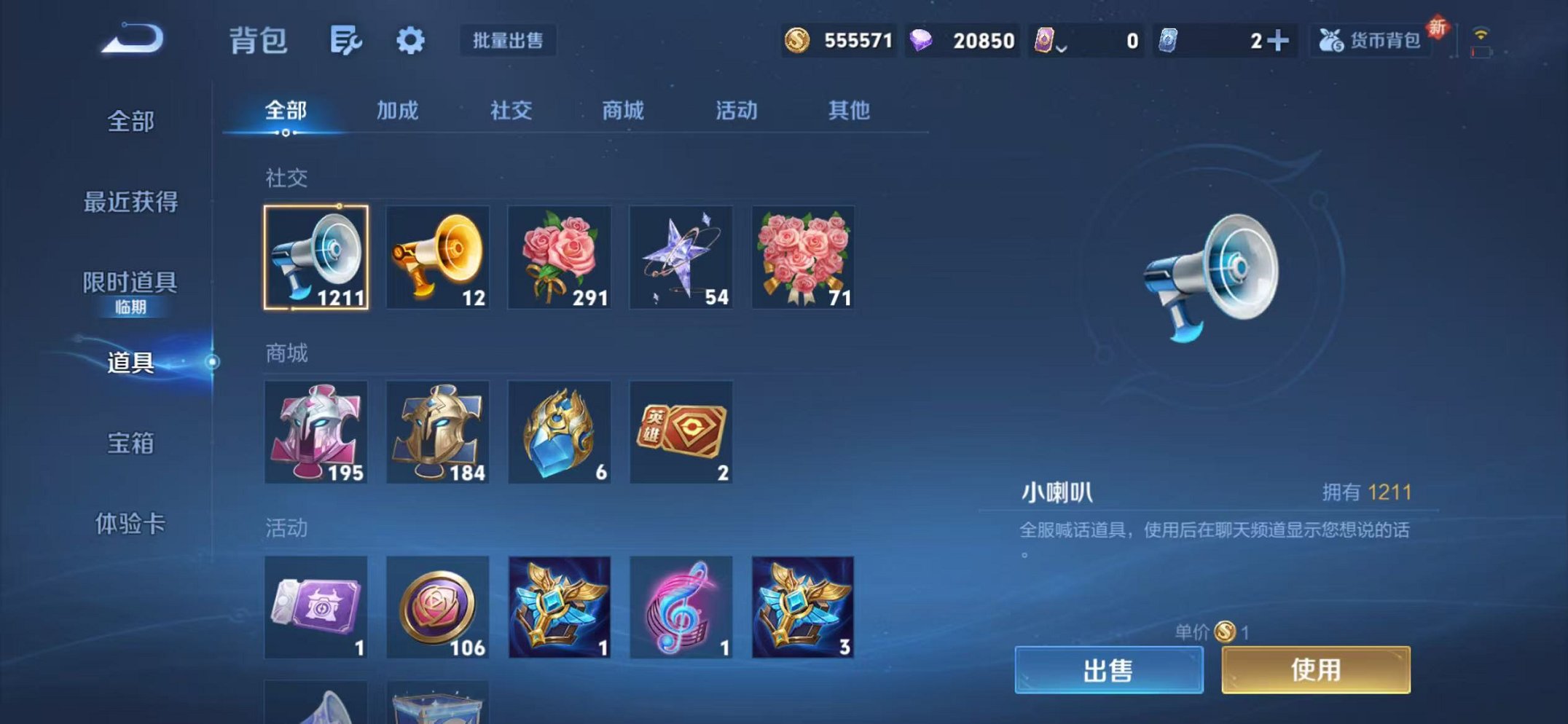
Task: Select the purple star fragment item
Action: pos(681,259)
